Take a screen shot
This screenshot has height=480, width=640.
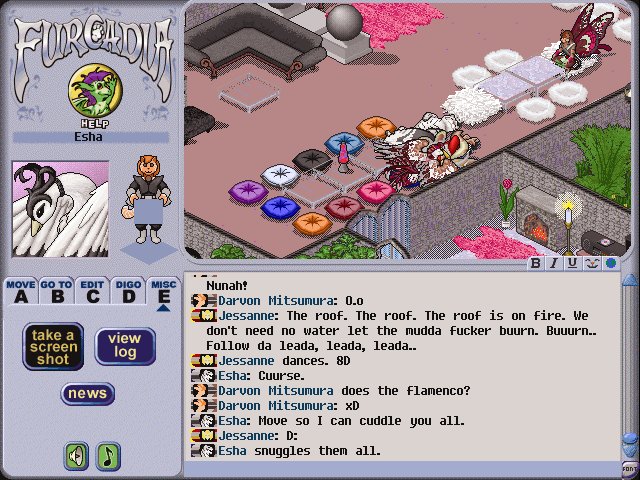point(53,346)
